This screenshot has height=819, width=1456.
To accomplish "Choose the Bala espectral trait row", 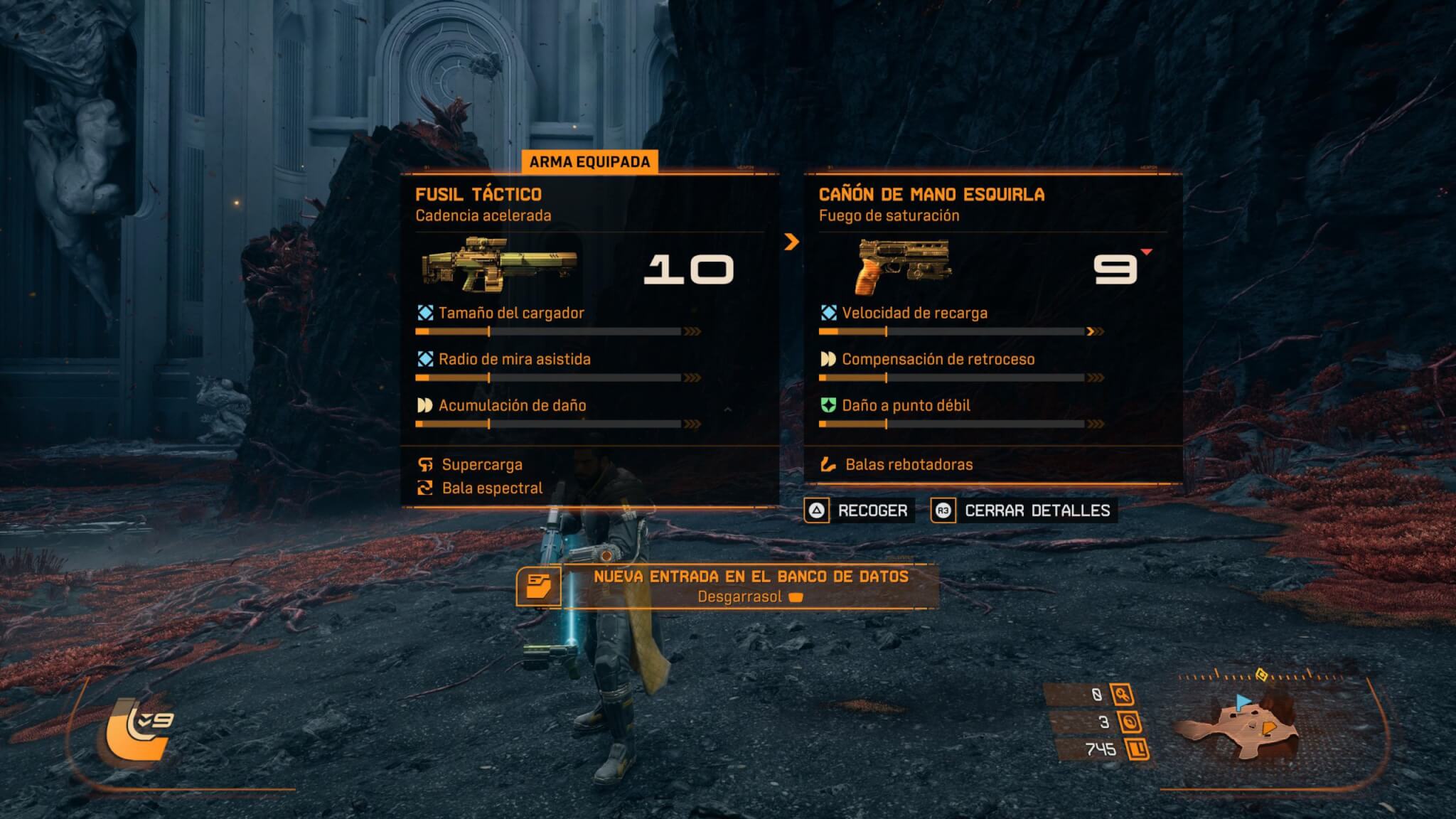I will click(x=492, y=488).
